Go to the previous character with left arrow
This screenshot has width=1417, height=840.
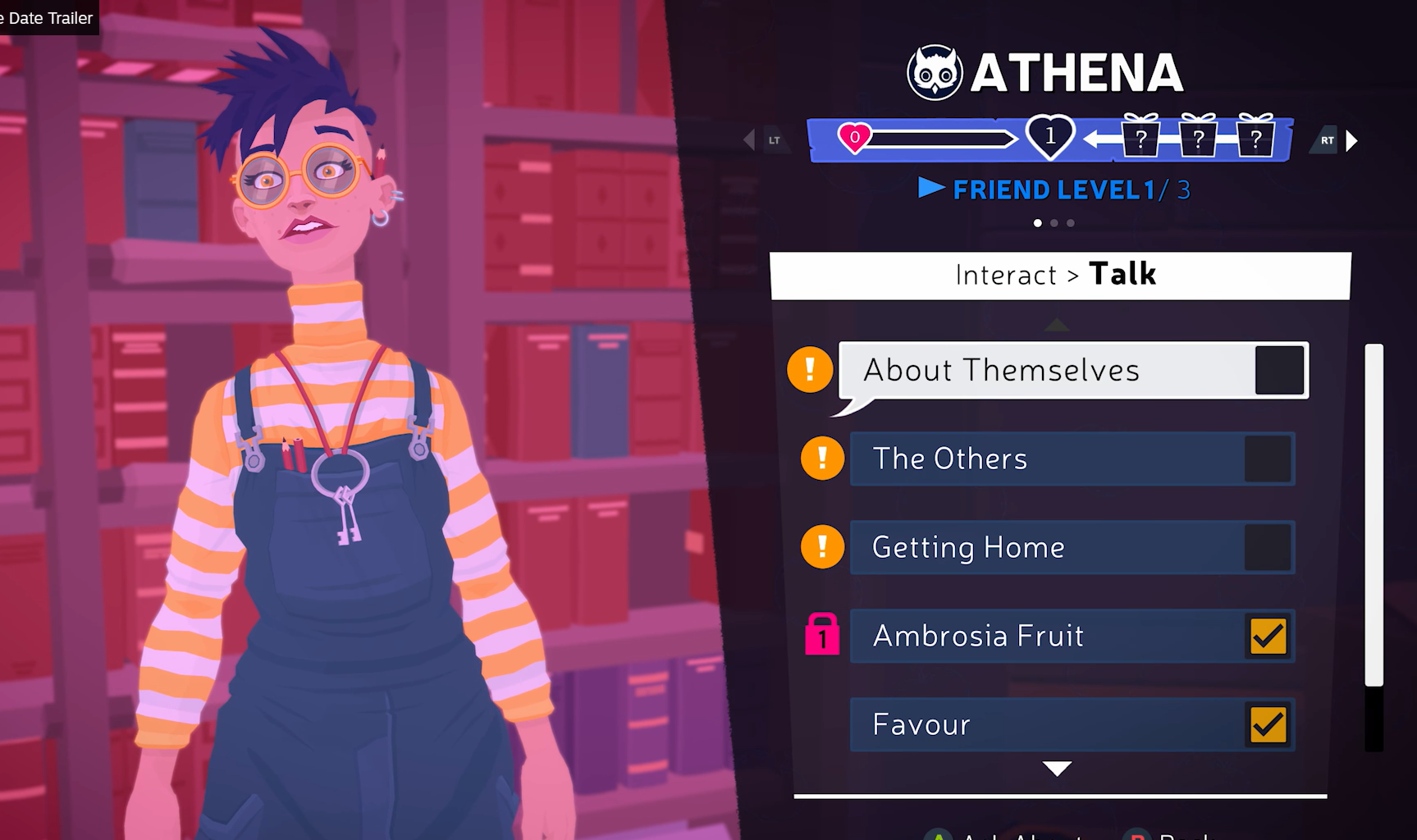(x=749, y=140)
